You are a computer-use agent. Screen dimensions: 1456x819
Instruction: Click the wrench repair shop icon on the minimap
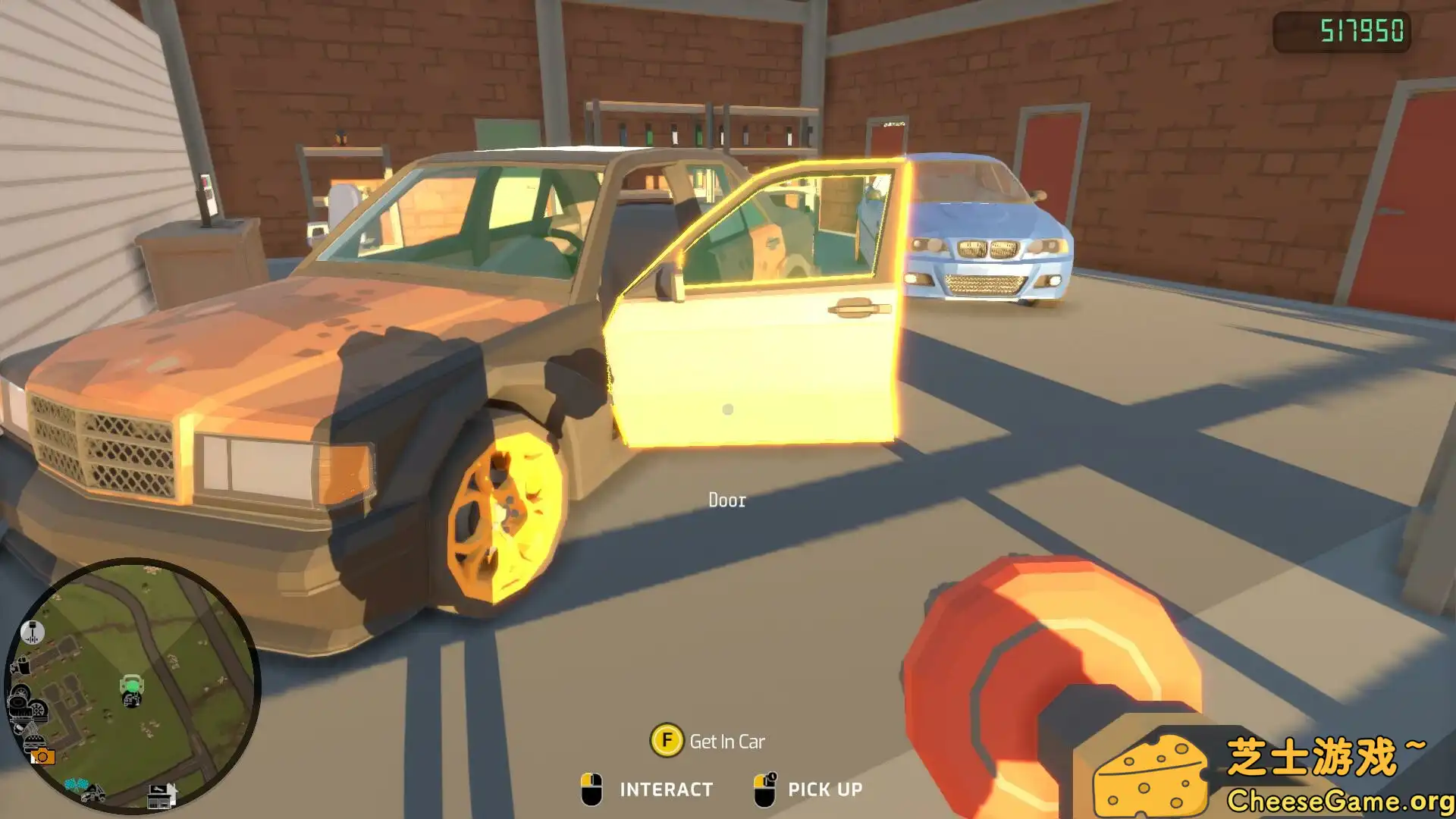(x=162, y=796)
